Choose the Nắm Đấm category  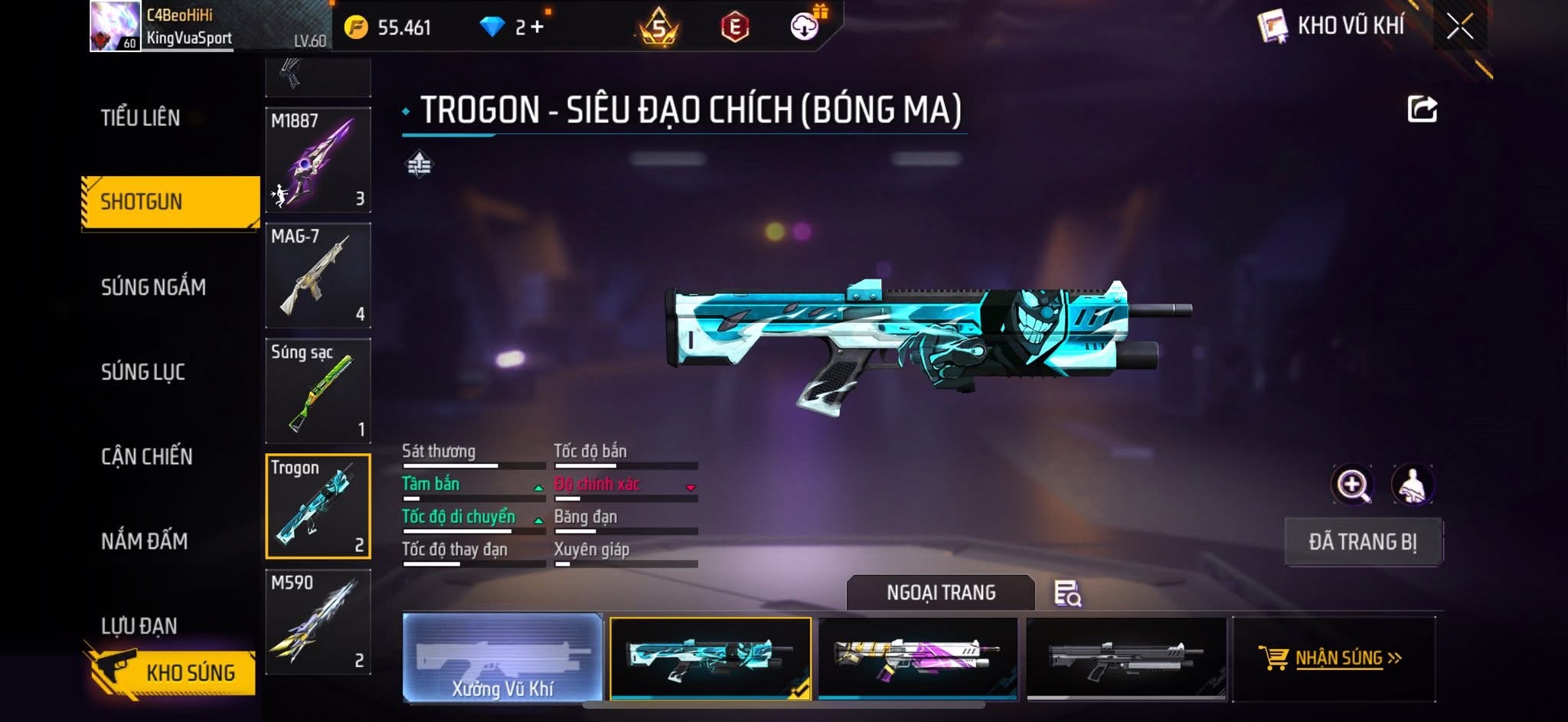[x=145, y=541]
